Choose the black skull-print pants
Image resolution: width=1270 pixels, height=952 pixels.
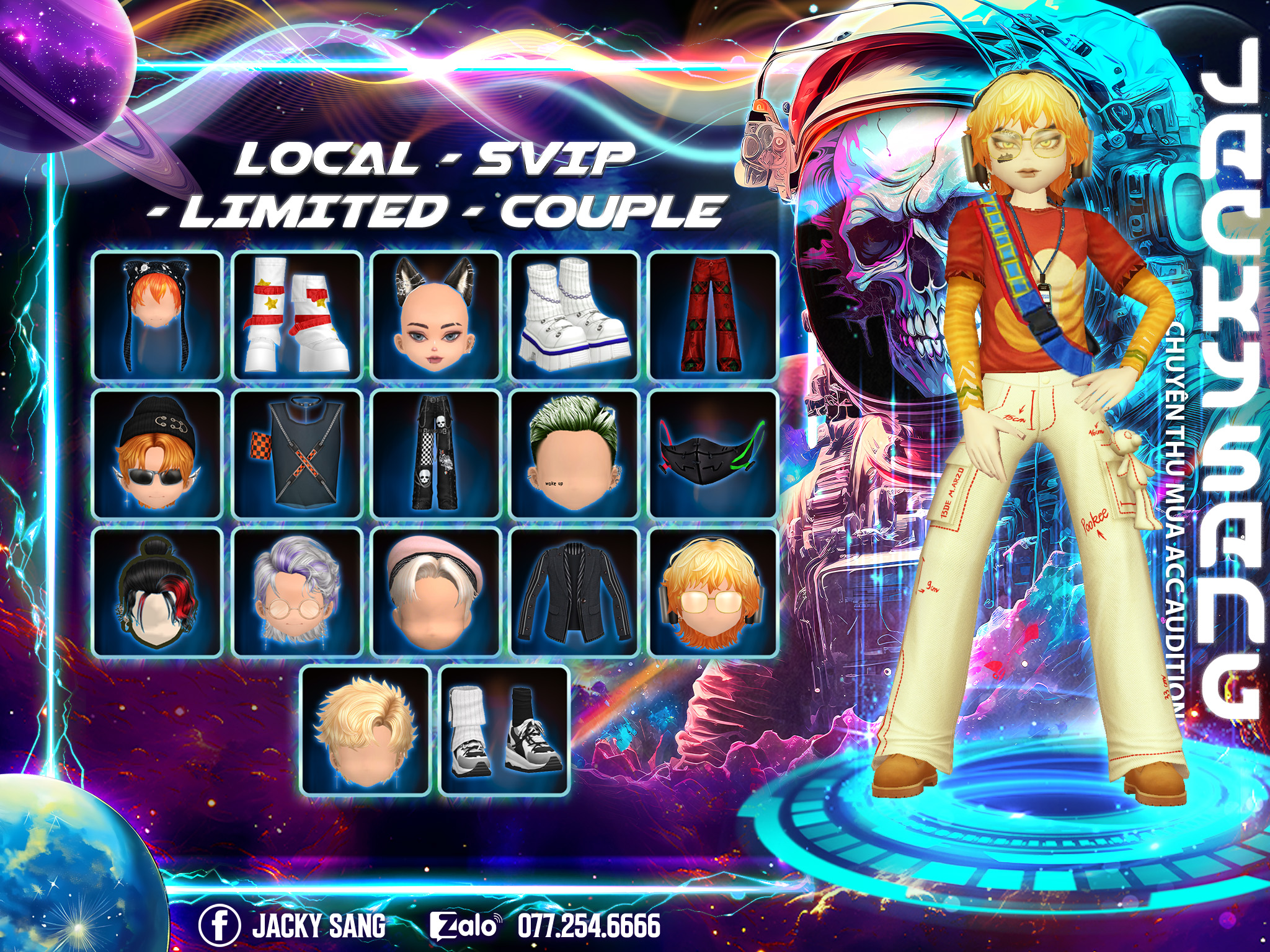pyautogui.click(x=435, y=454)
